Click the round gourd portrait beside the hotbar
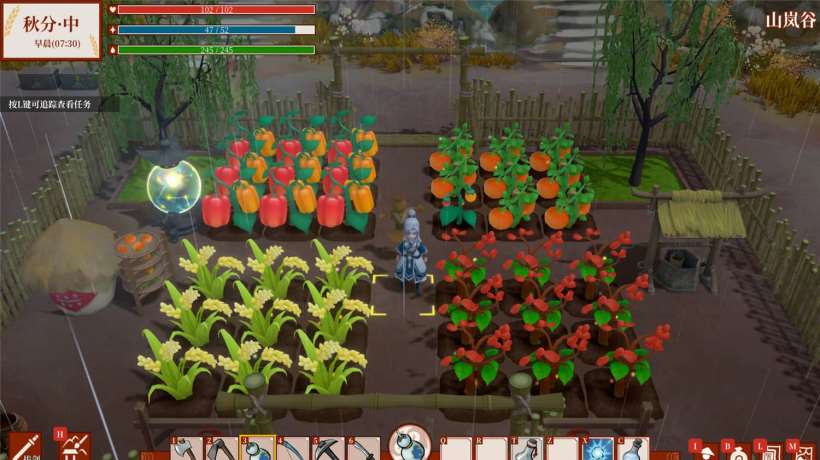820x460 pixels. [409, 441]
